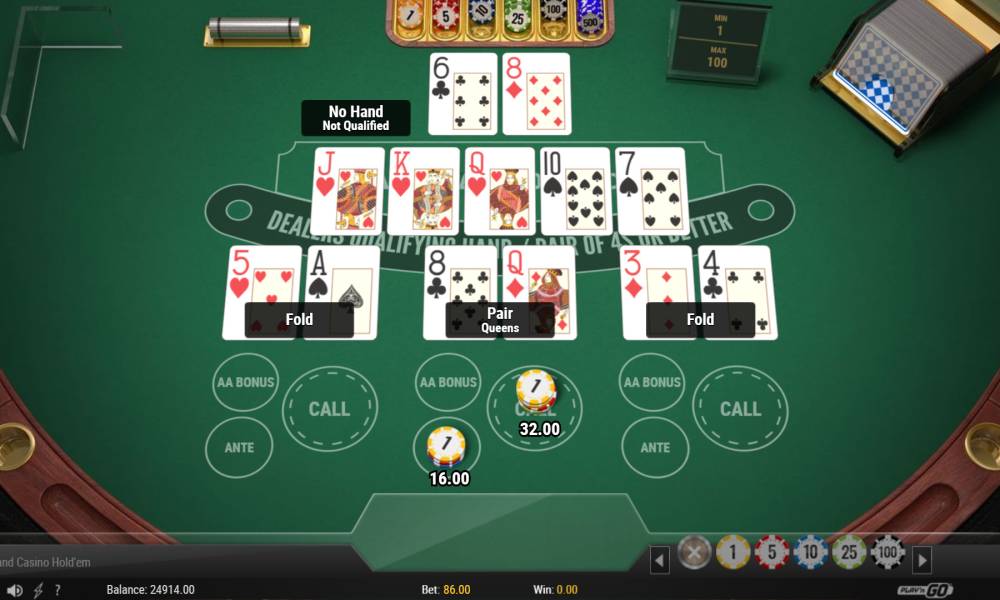Show lower chip values with left arrow
This screenshot has width=1000, height=600.
tap(660, 560)
